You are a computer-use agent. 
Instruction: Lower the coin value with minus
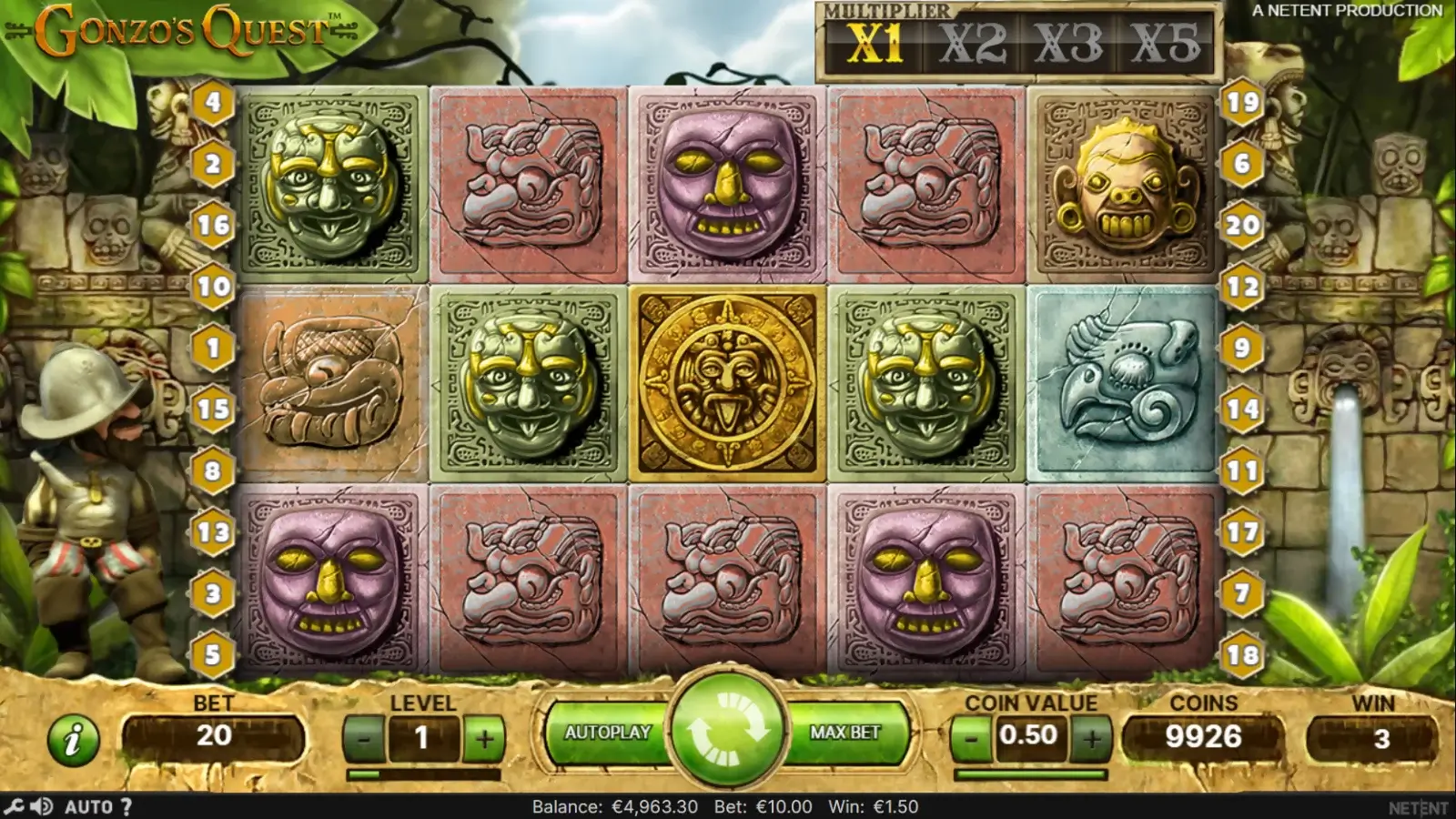[x=971, y=737]
